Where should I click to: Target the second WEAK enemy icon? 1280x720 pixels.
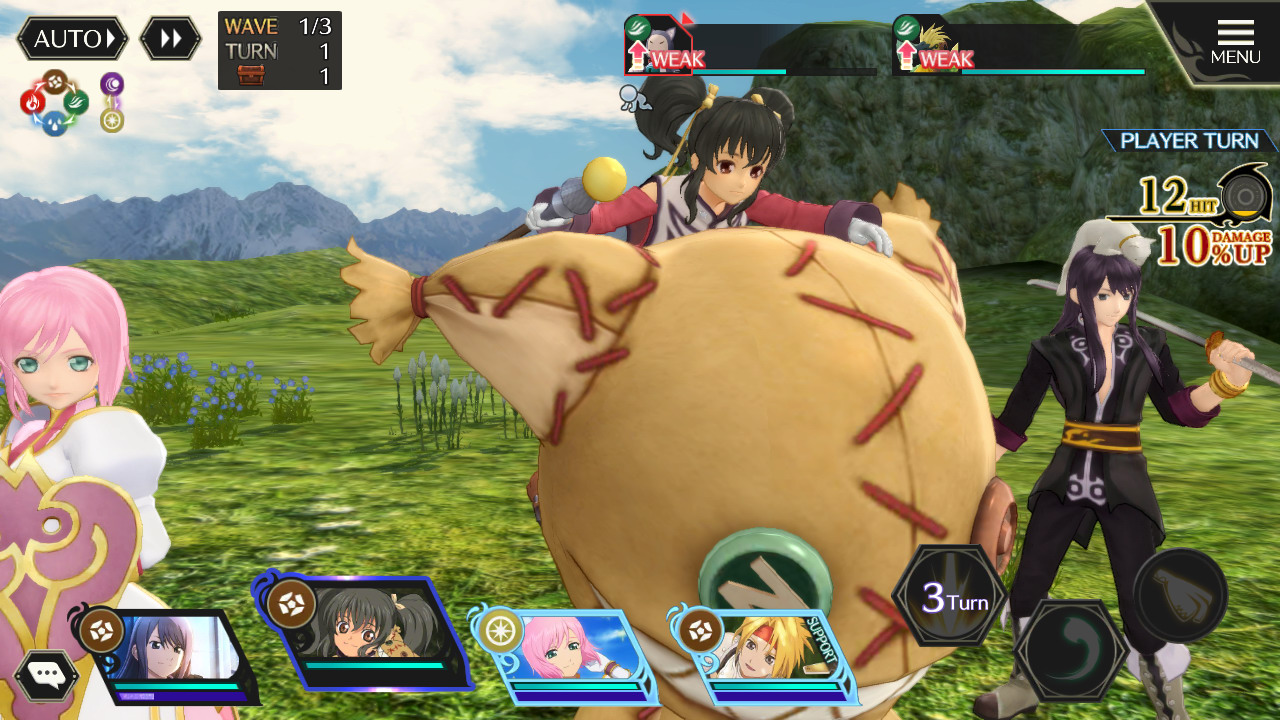click(x=925, y=46)
